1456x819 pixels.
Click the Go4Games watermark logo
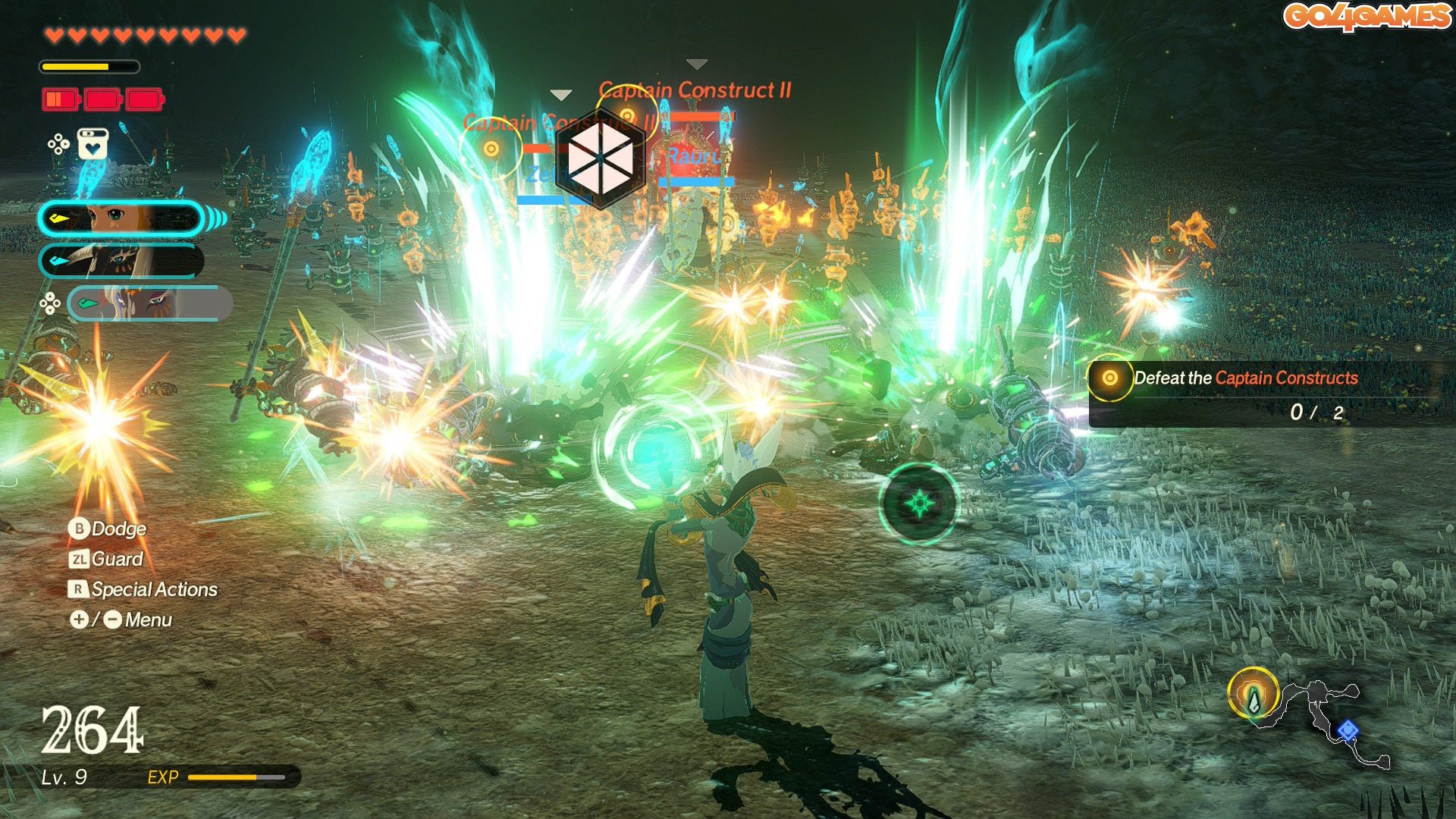1367,17
